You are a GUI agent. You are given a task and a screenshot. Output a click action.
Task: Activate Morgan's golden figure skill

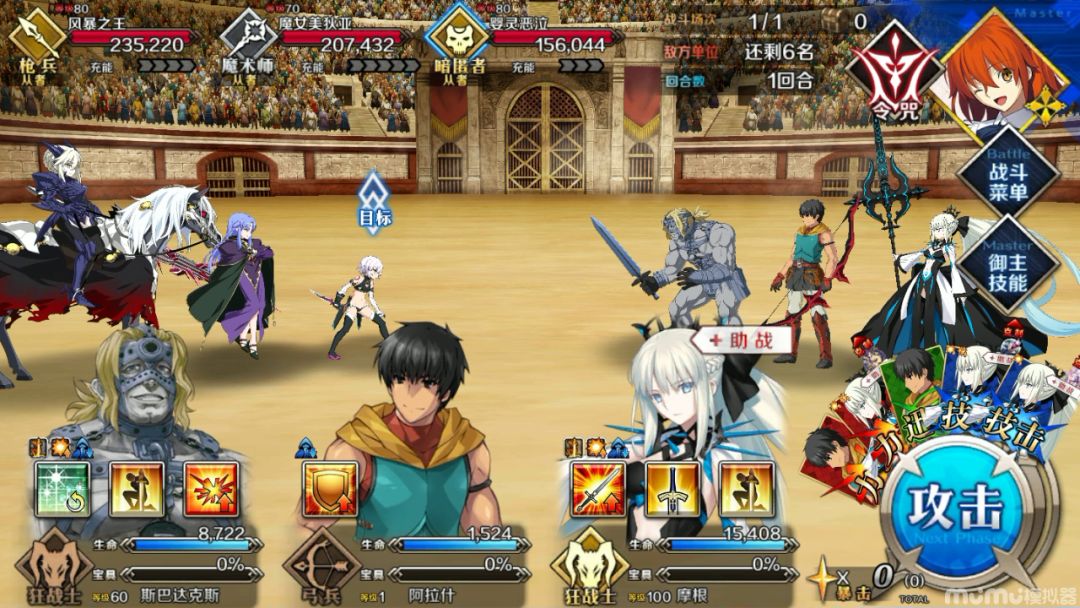(x=746, y=489)
